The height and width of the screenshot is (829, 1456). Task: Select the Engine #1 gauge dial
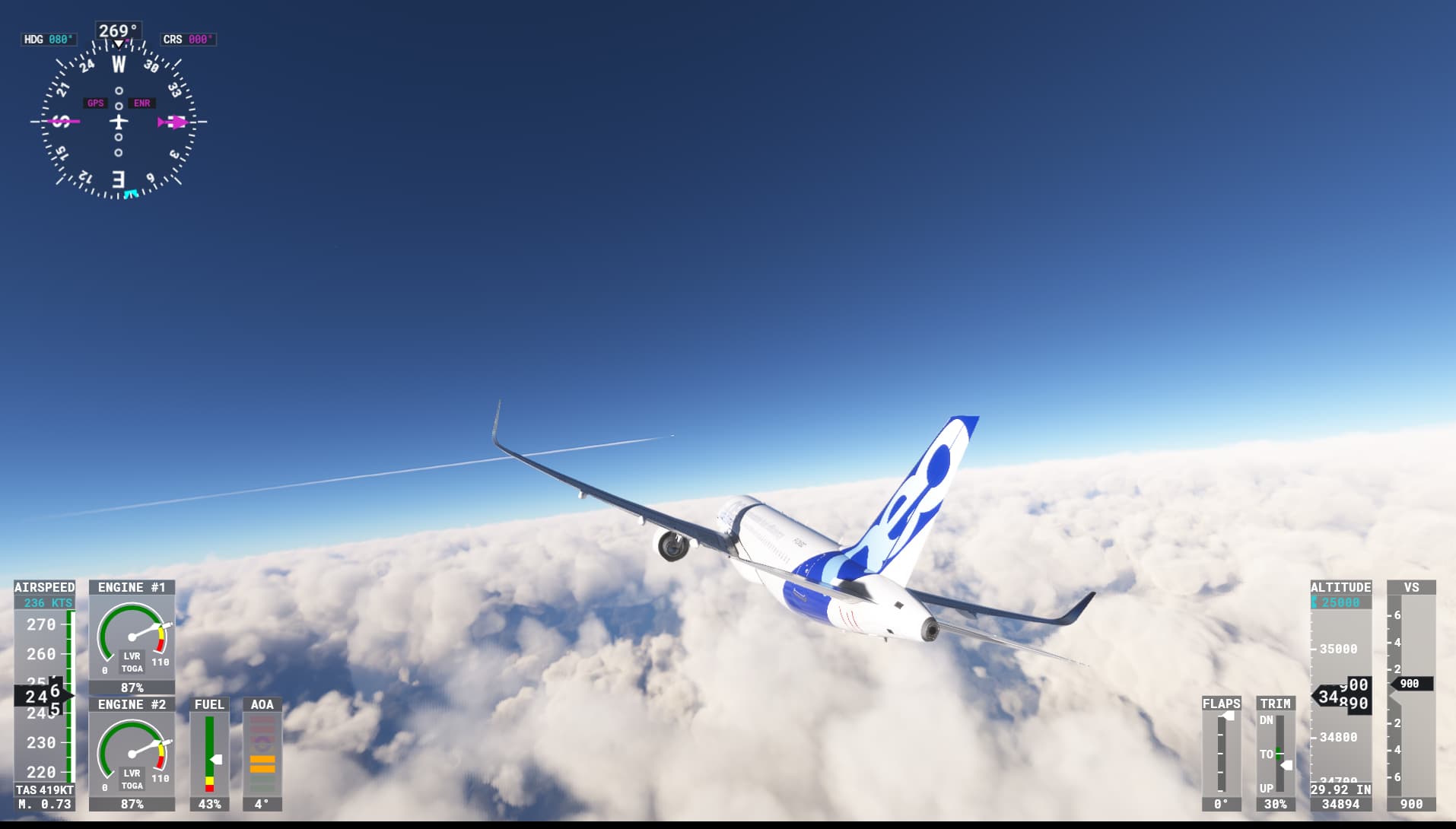pyautogui.click(x=131, y=635)
